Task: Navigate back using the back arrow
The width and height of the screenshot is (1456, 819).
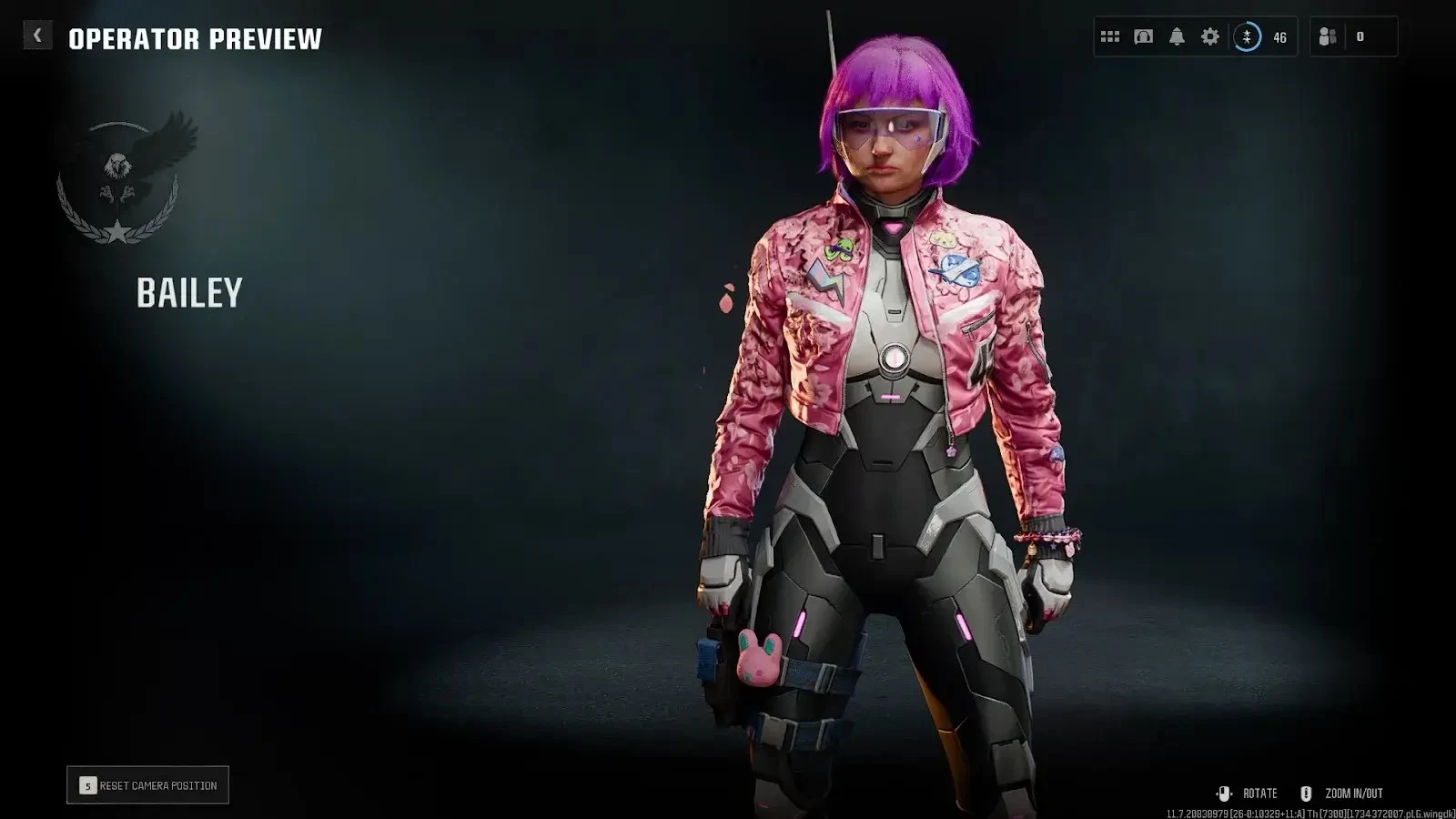Action: (36, 35)
